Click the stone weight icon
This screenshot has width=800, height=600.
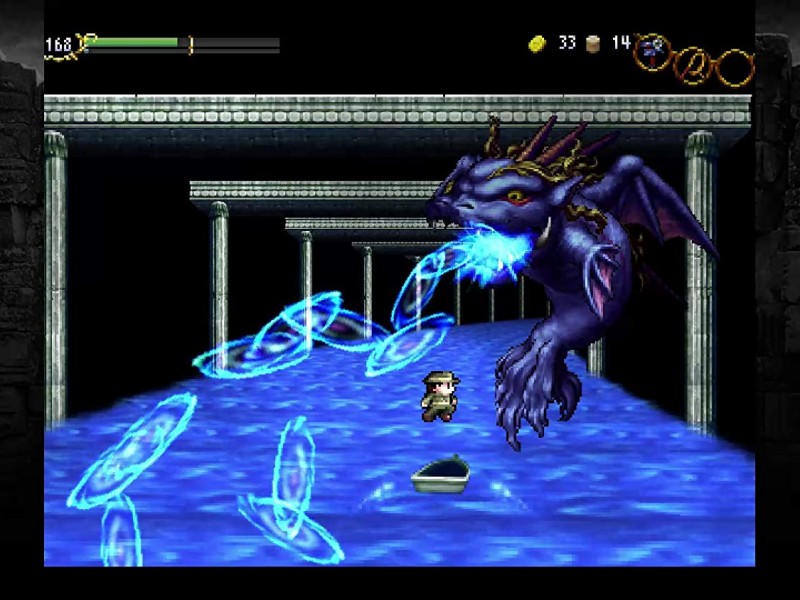click(x=593, y=44)
